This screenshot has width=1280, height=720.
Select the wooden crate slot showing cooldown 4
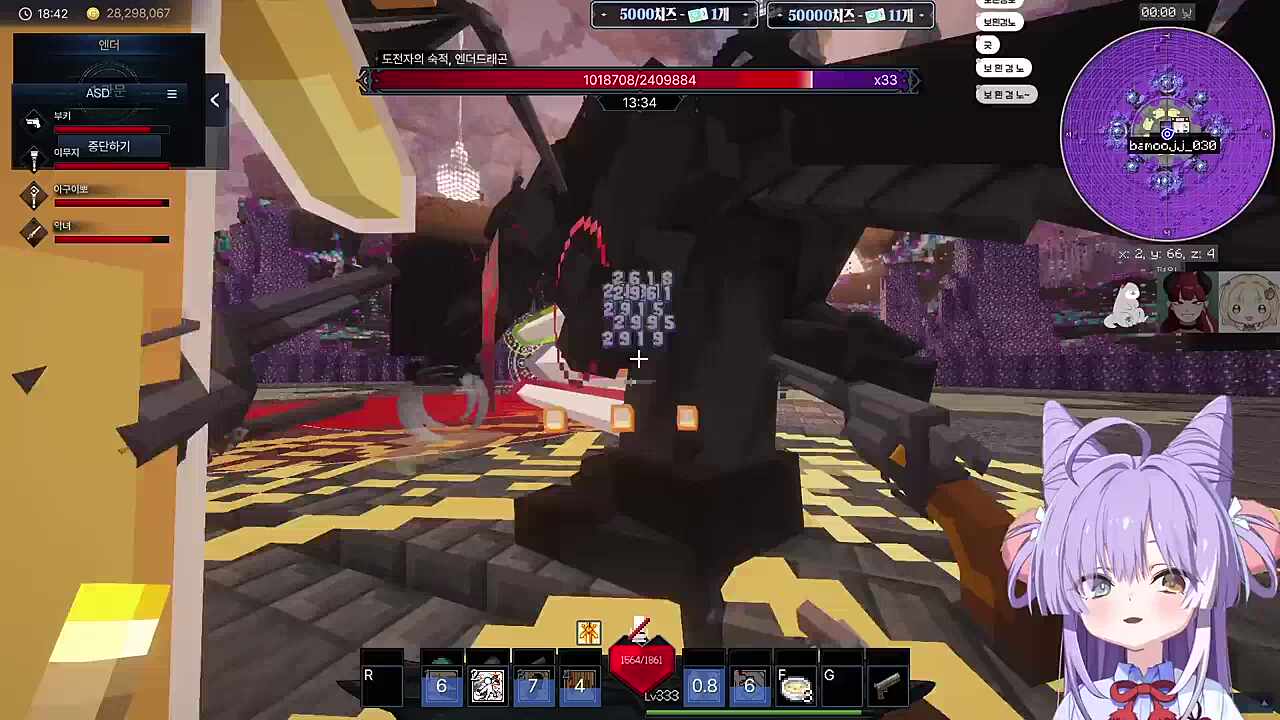tap(579, 685)
